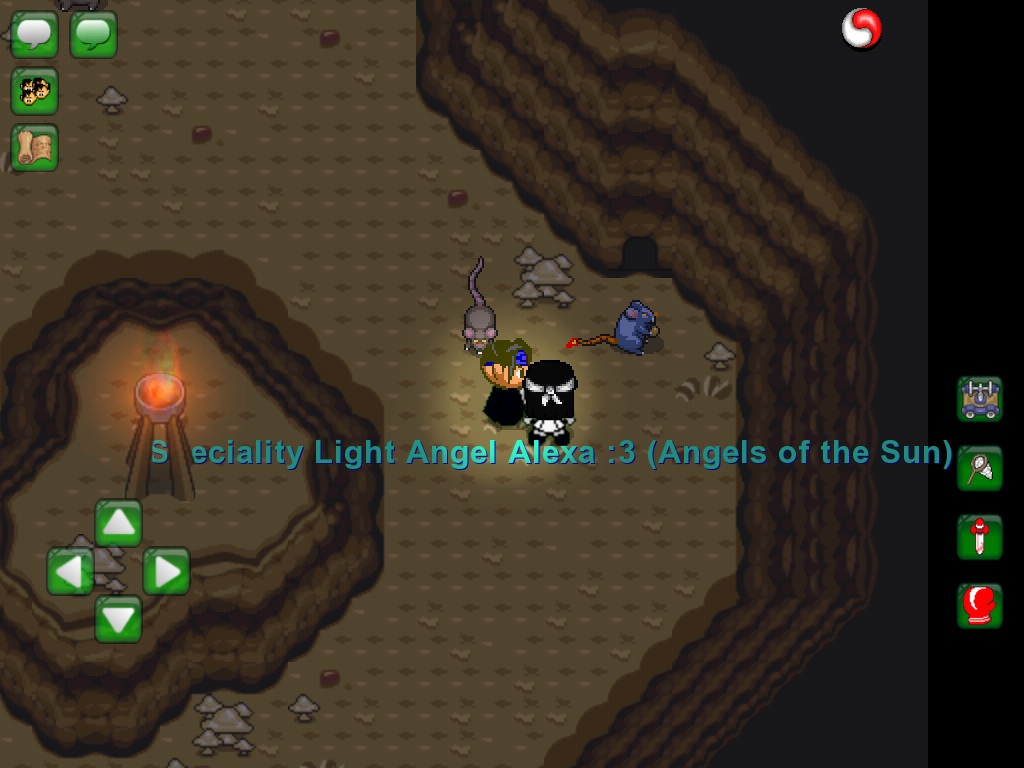Move right with the green arrow
The image size is (1024, 768).
(166, 571)
